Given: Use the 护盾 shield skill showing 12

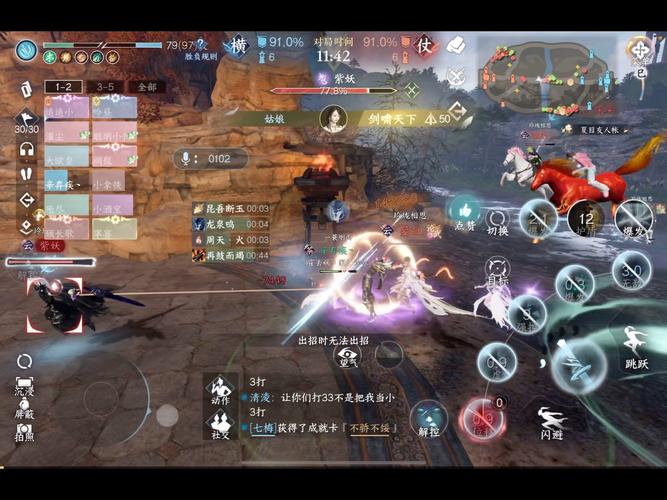Looking at the screenshot, I should click(586, 218).
